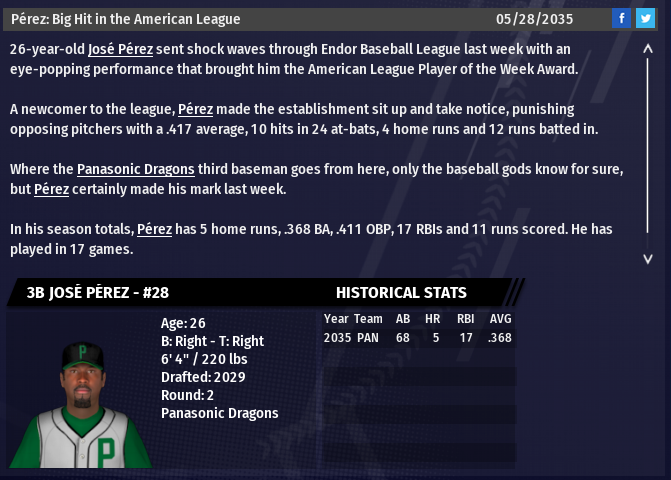The height and width of the screenshot is (480, 671).
Task: Select the 2035 PAN stats row
Action: pyautogui.click(x=417, y=338)
